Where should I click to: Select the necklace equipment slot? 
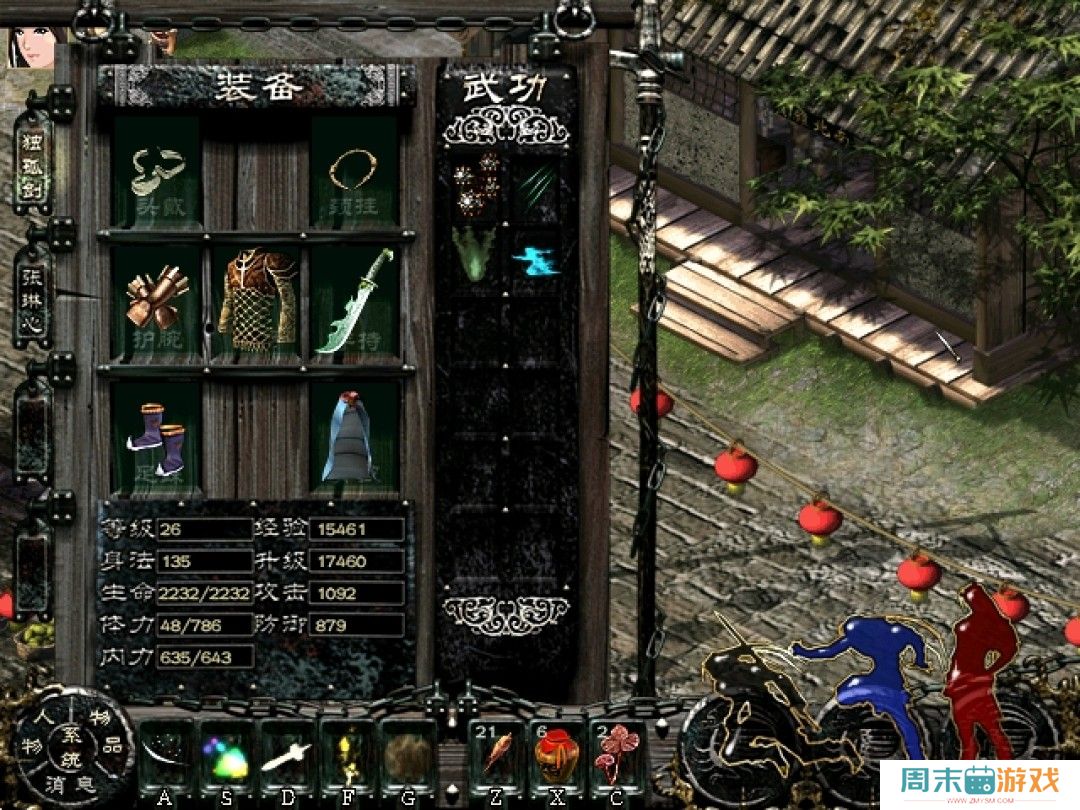pos(355,173)
